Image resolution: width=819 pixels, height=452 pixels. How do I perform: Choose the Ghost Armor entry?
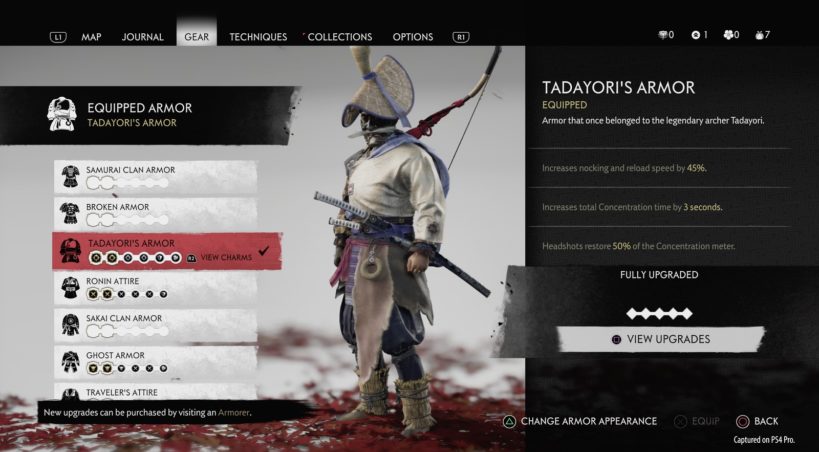click(155, 361)
